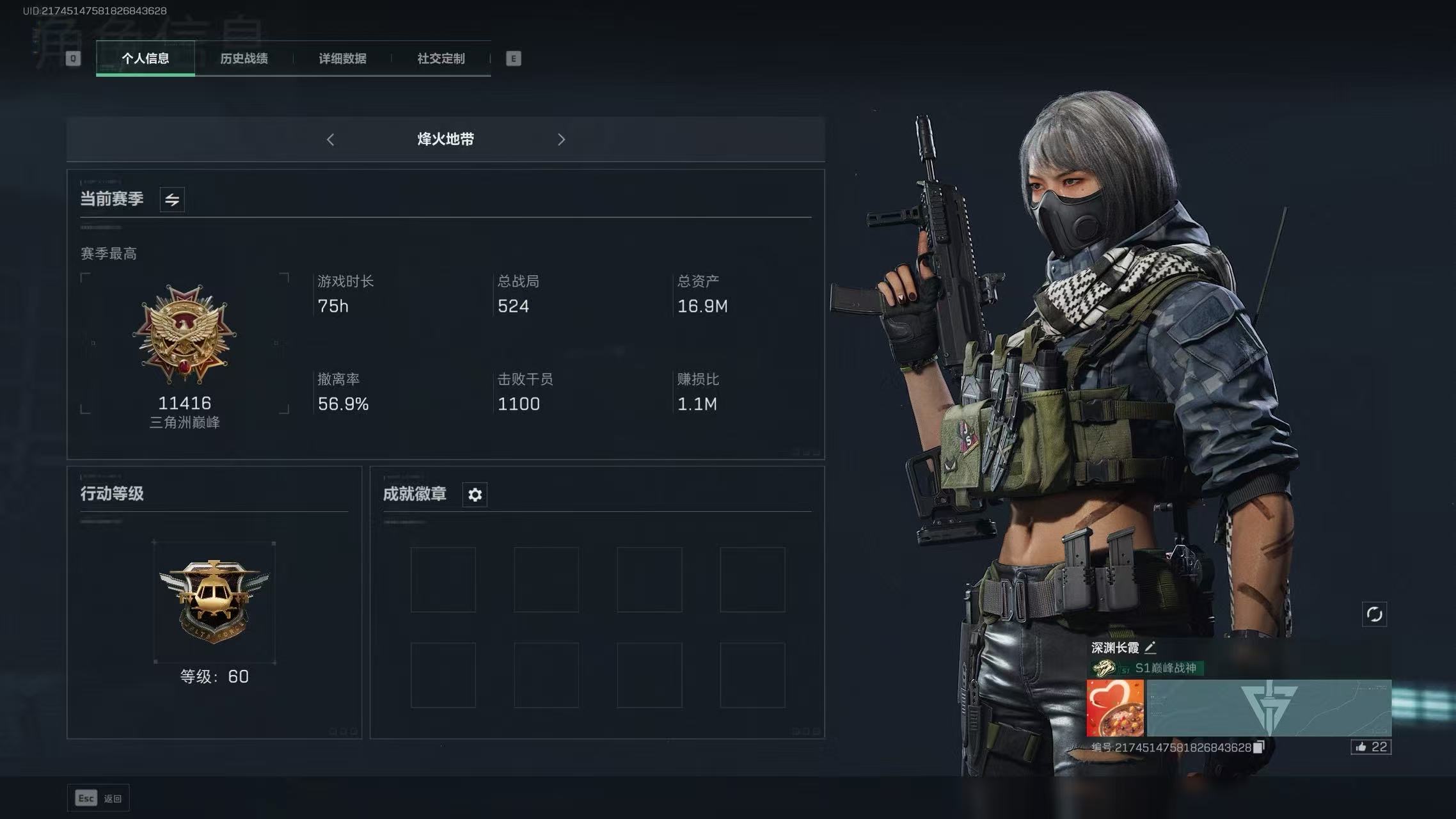Go to previous game mode with the left chevron
1456x819 pixels.
330,139
